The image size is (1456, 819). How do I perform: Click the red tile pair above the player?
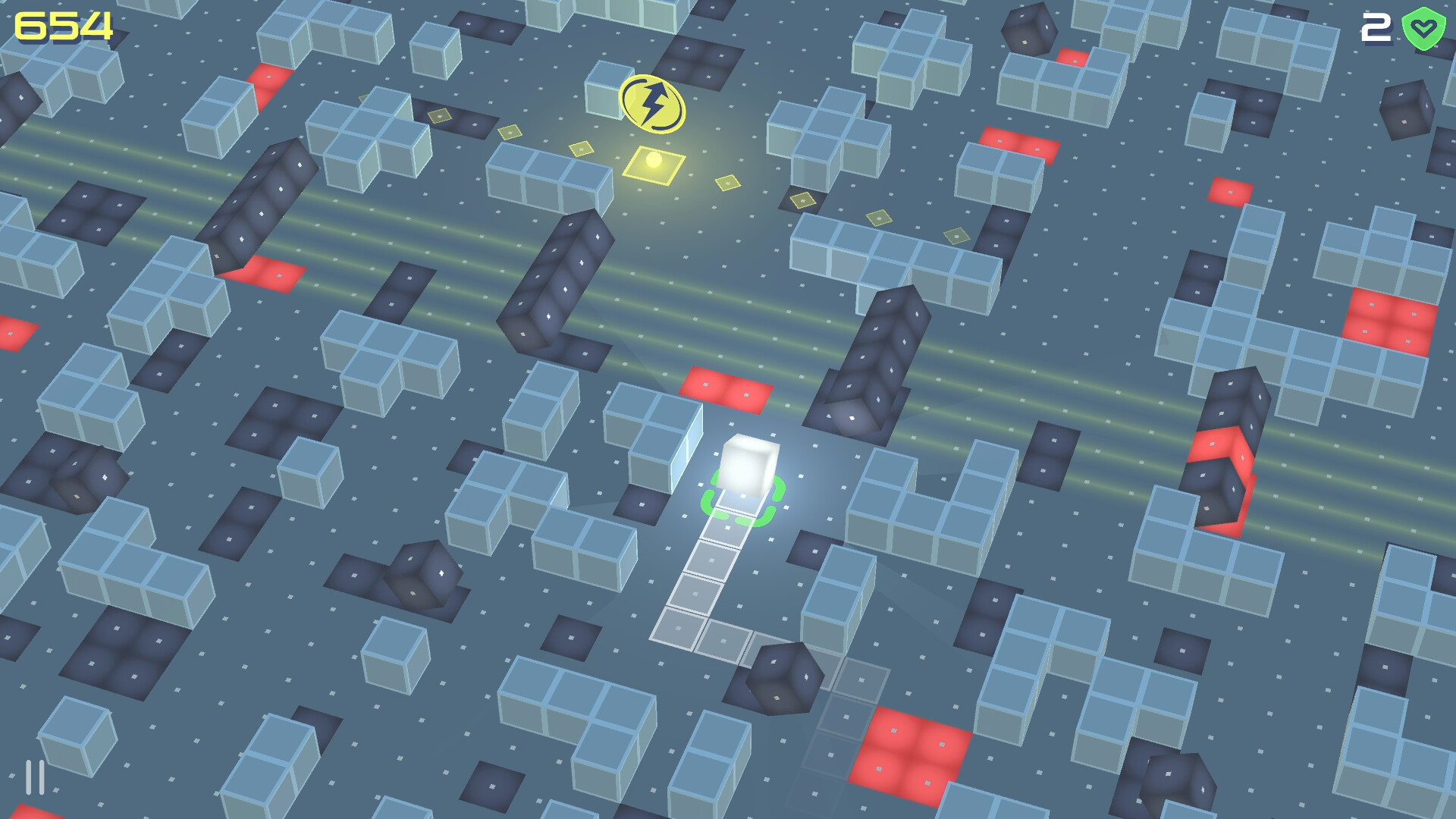724,387
